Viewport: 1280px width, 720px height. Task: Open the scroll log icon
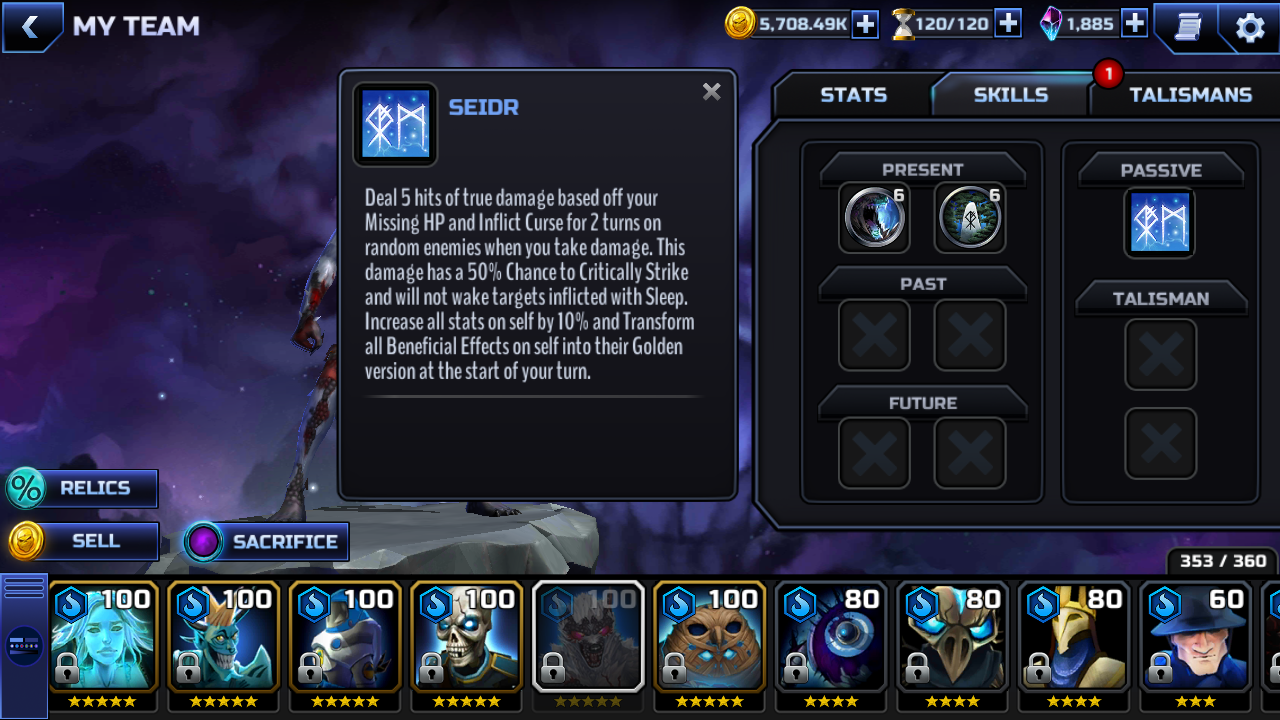(x=1187, y=27)
